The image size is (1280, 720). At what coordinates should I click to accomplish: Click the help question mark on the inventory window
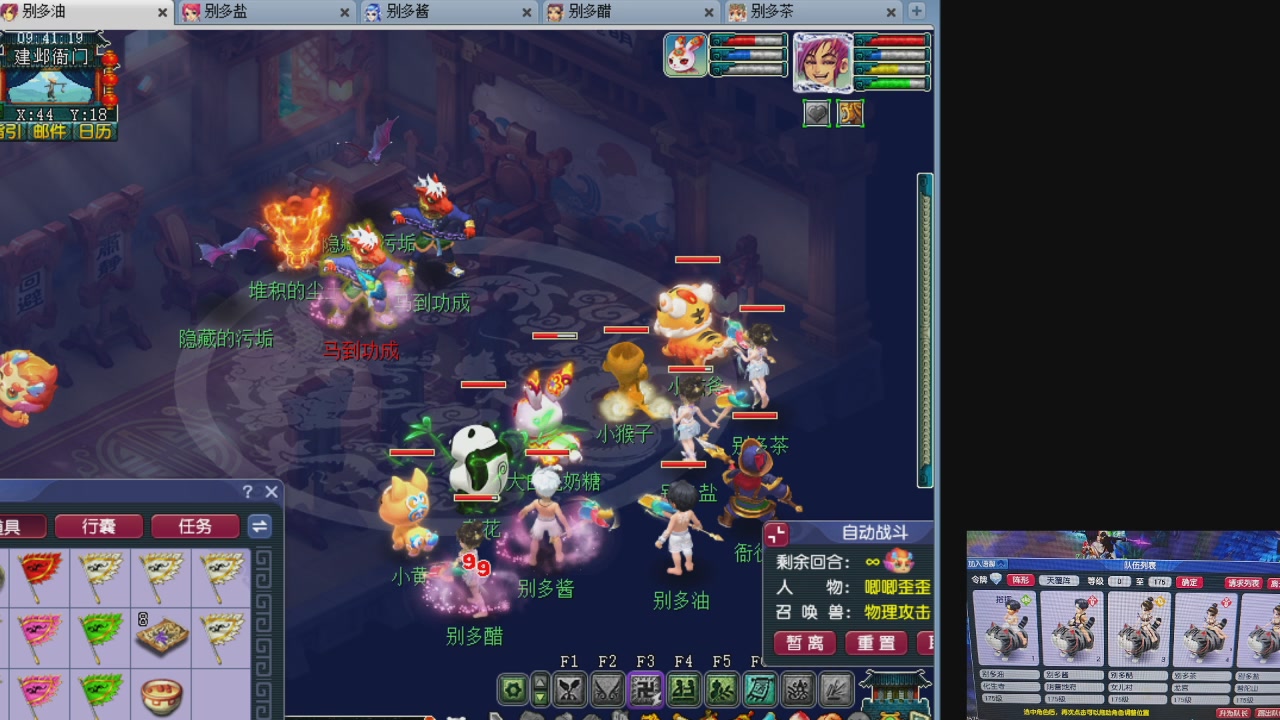(246, 491)
